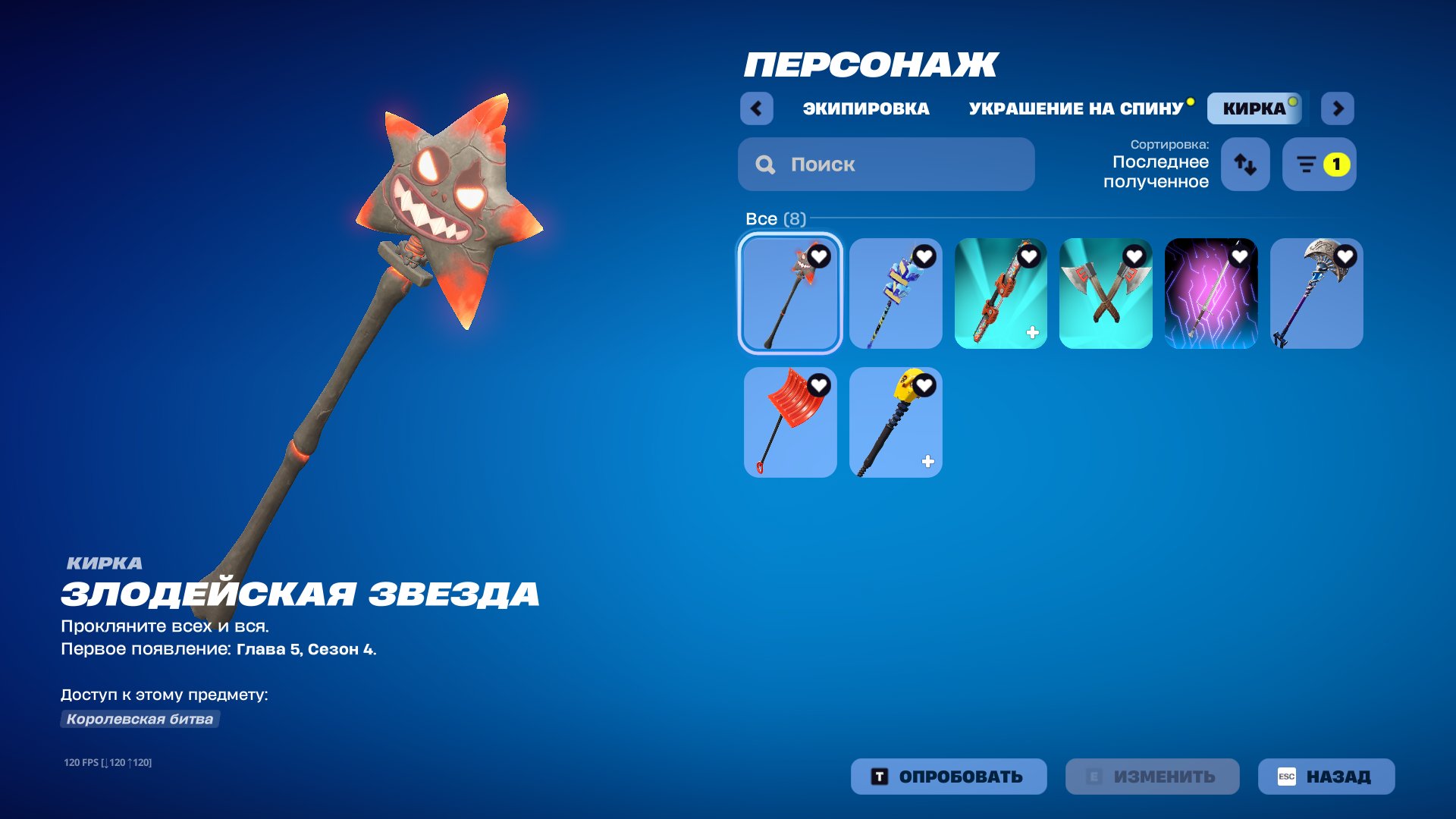Go back using the НАЗАД button
This screenshot has height=819, width=1456.
(x=1324, y=776)
